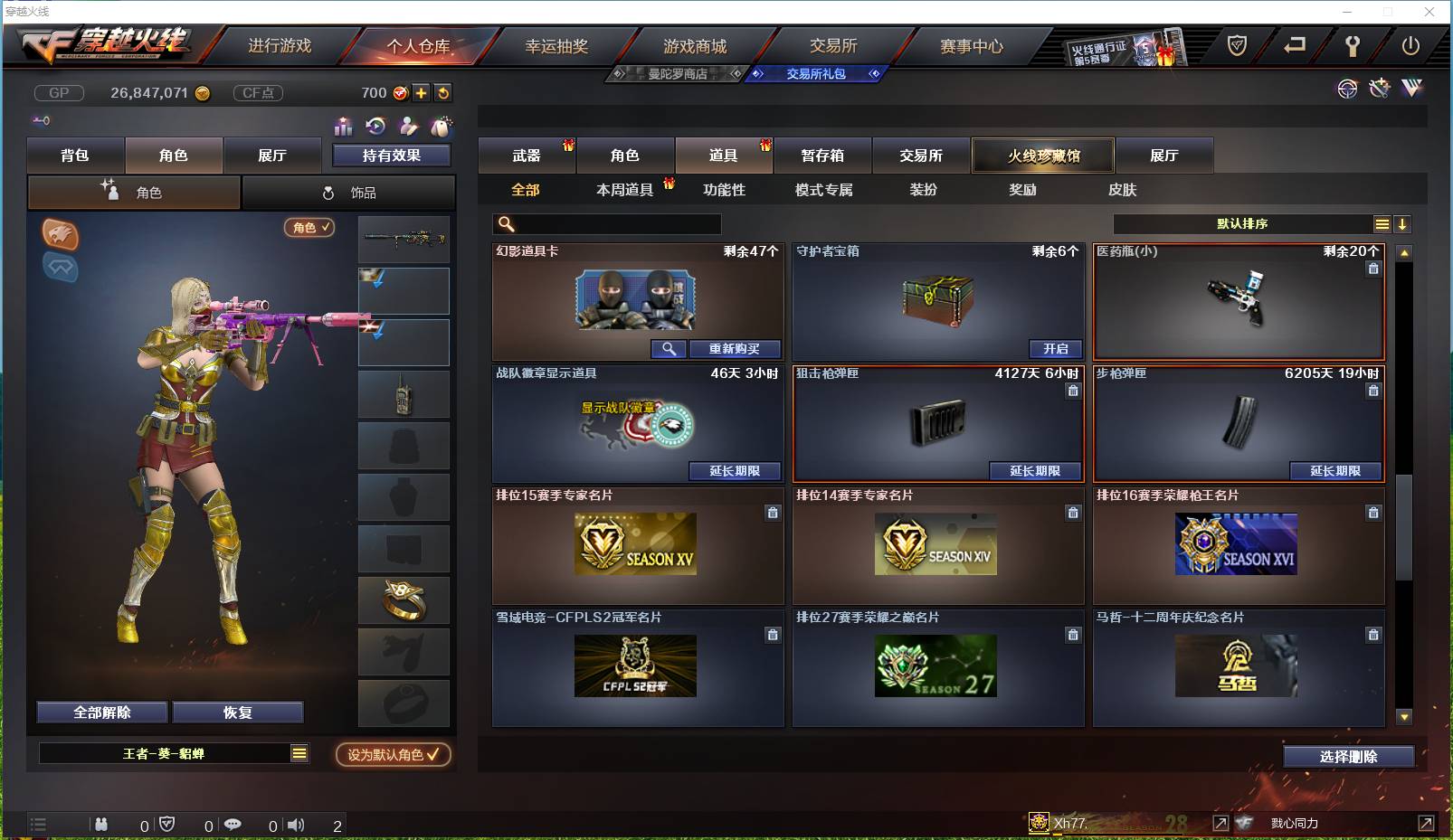This screenshot has width=1453, height=840.
Task: Click inside the item search input field
Action: coord(606,223)
